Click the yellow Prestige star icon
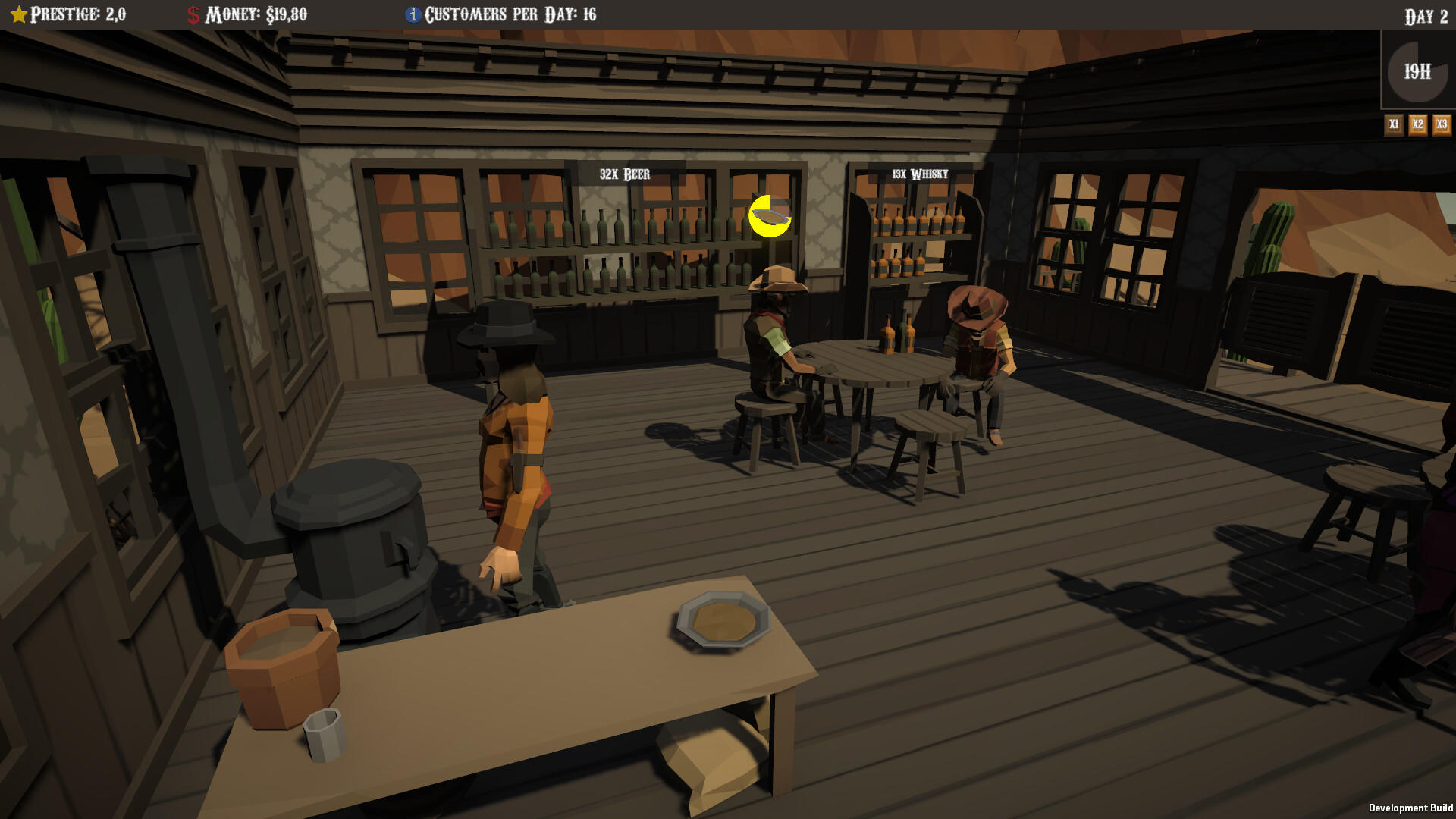 tap(19, 13)
